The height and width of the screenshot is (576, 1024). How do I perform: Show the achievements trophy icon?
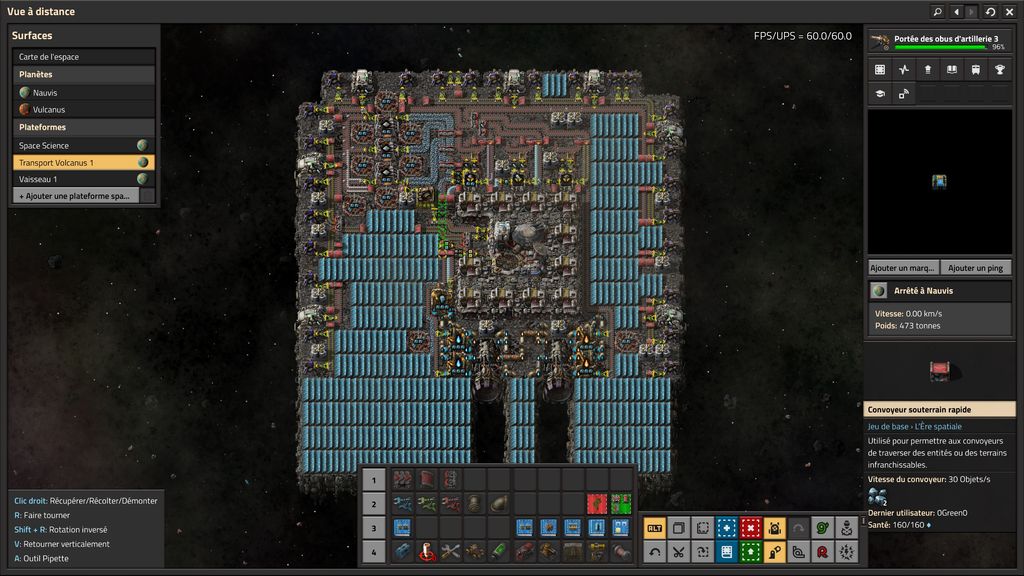[x=998, y=70]
